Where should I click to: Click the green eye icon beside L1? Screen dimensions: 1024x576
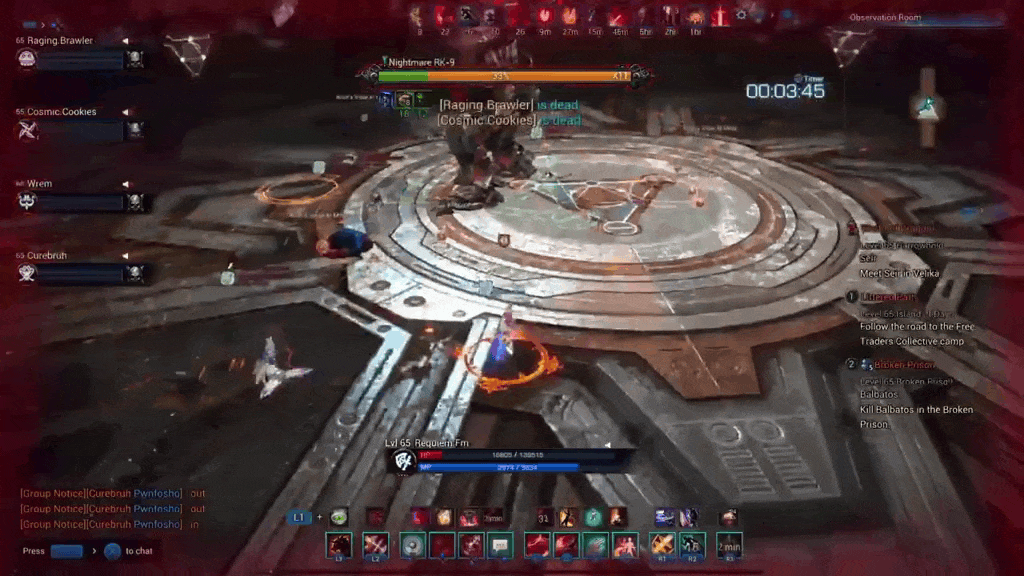tap(340, 516)
